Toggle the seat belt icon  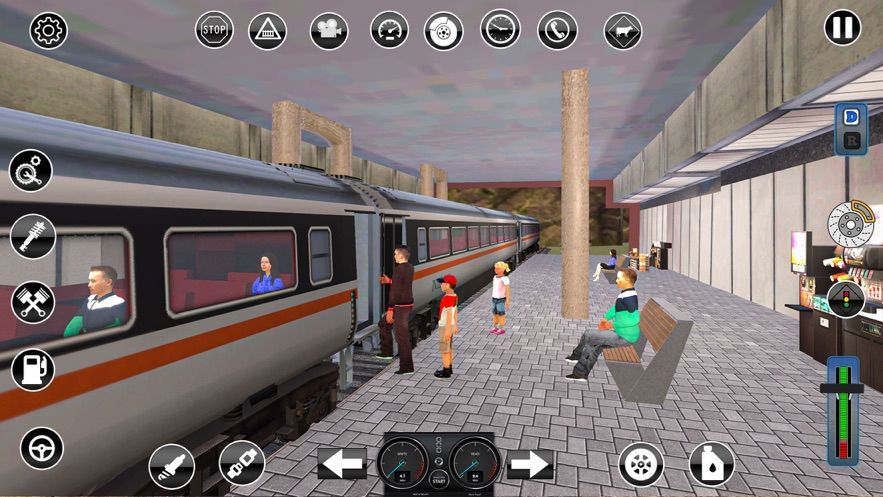click(242, 464)
